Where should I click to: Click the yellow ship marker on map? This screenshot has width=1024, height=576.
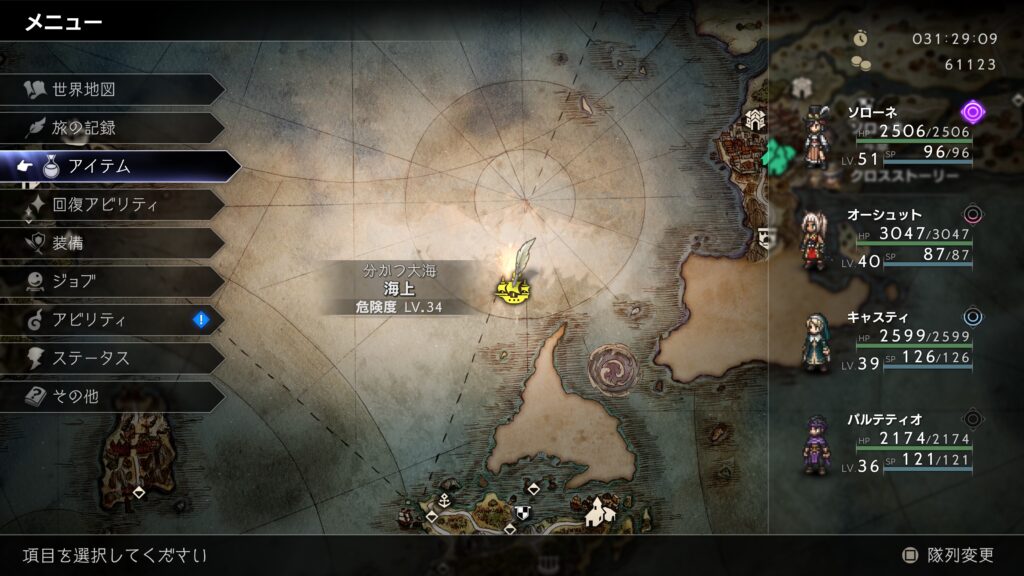coord(512,290)
